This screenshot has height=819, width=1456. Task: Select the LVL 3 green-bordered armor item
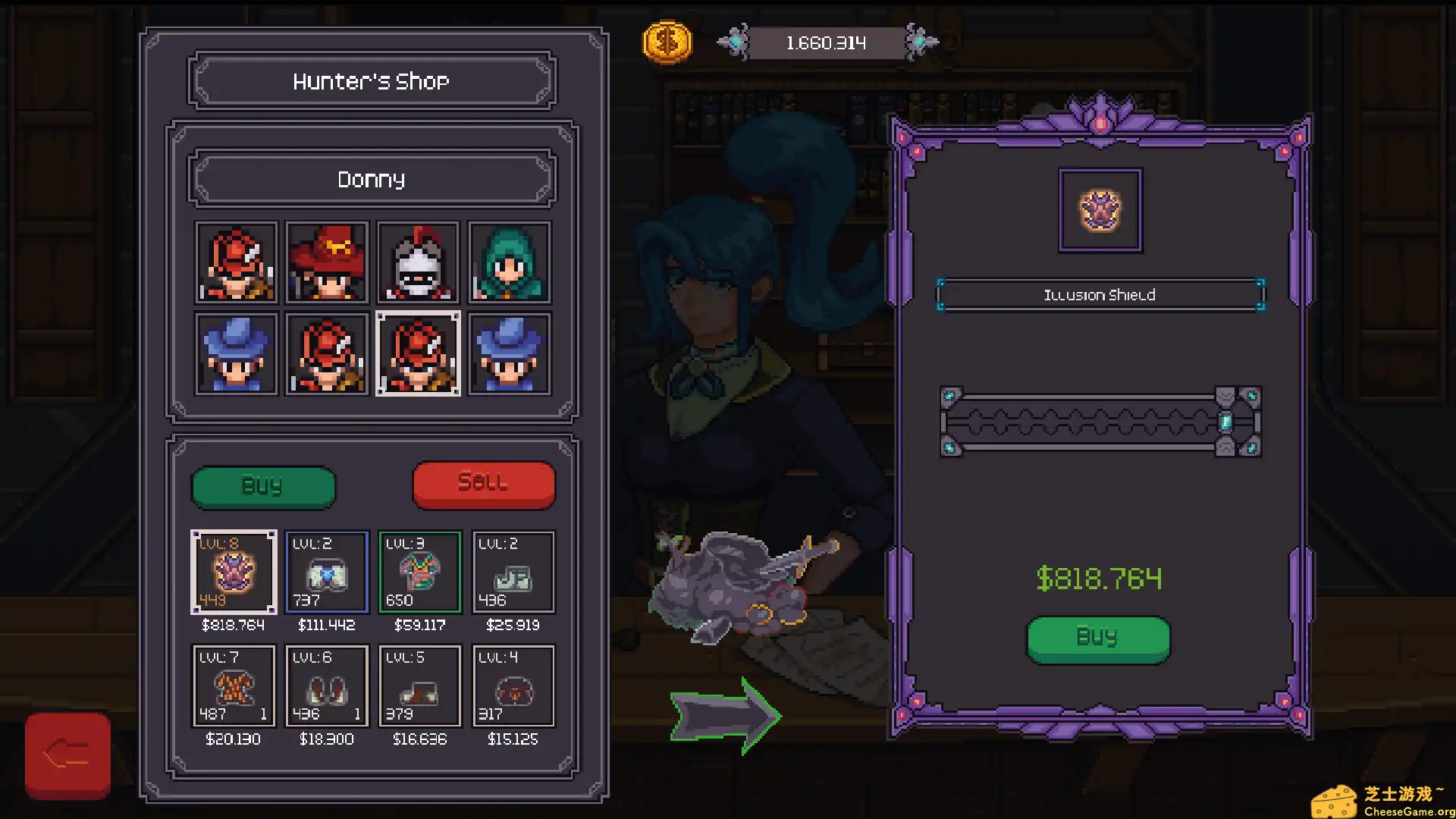click(419, 573)
